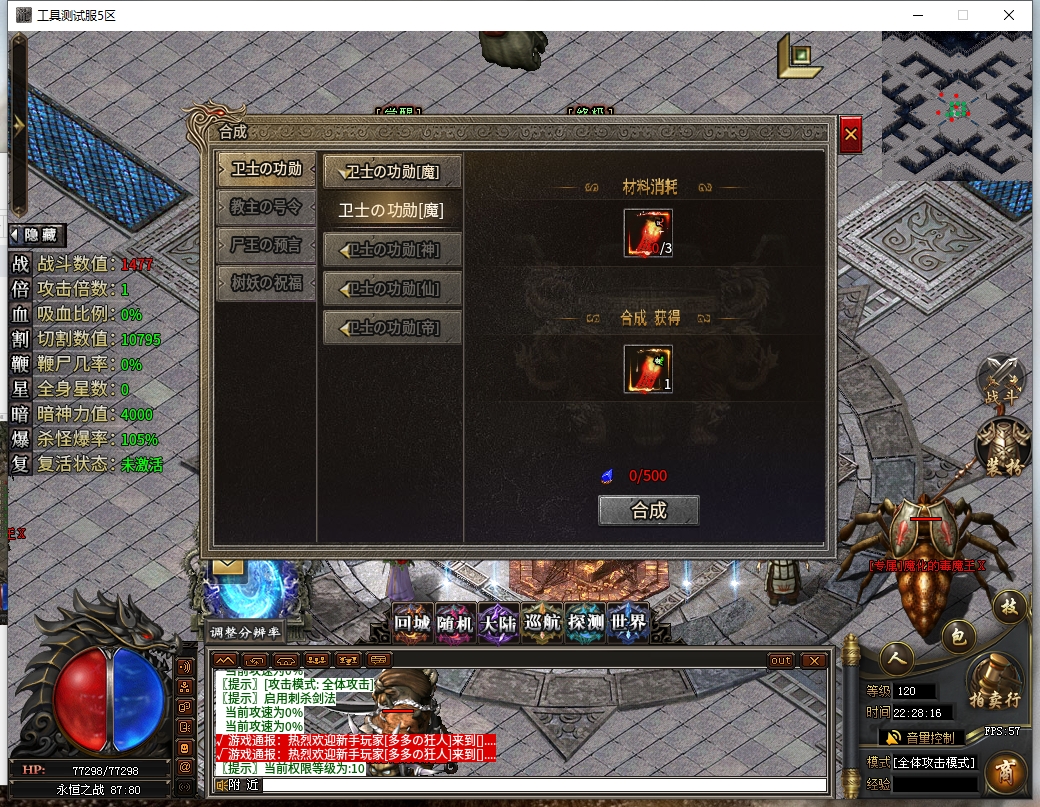Open the 音量控制 volume control
The width and height of the screenshot is (1040, 807).
[921, 737]
